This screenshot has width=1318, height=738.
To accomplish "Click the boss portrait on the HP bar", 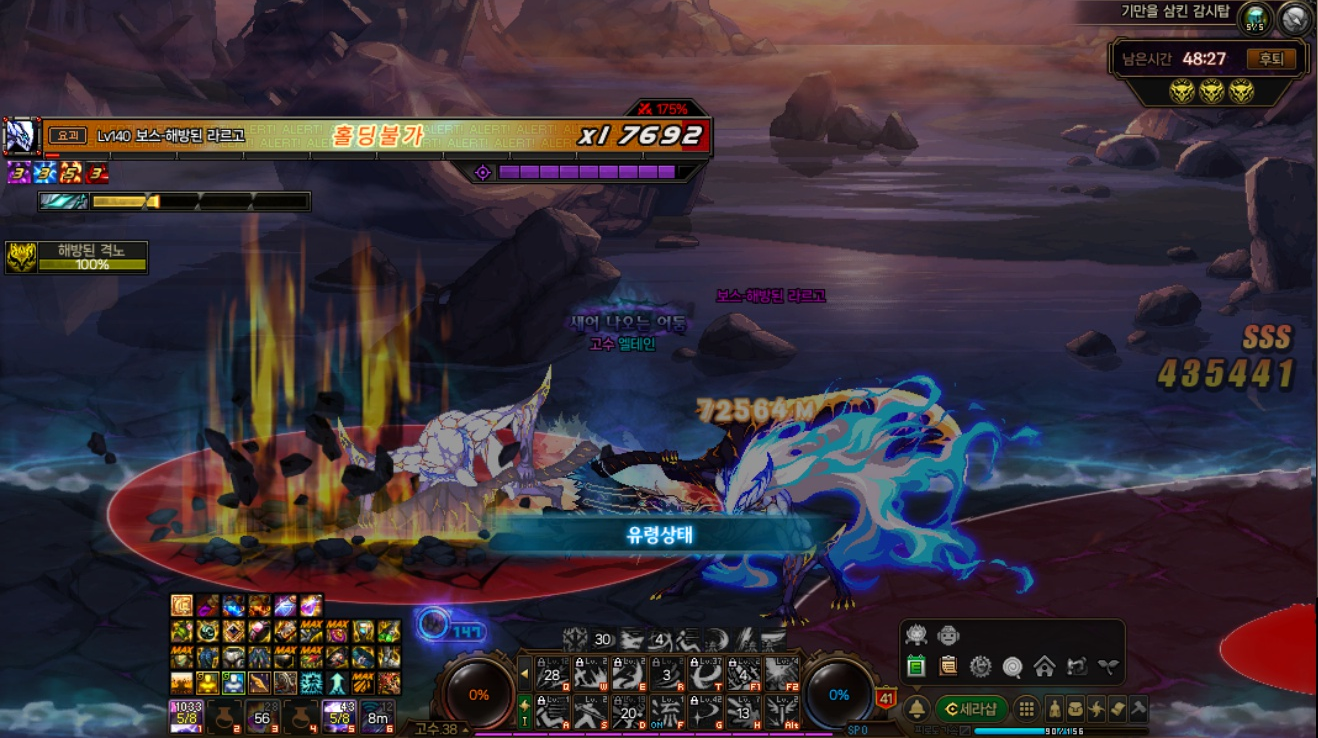I will click(x=21, y=136).
